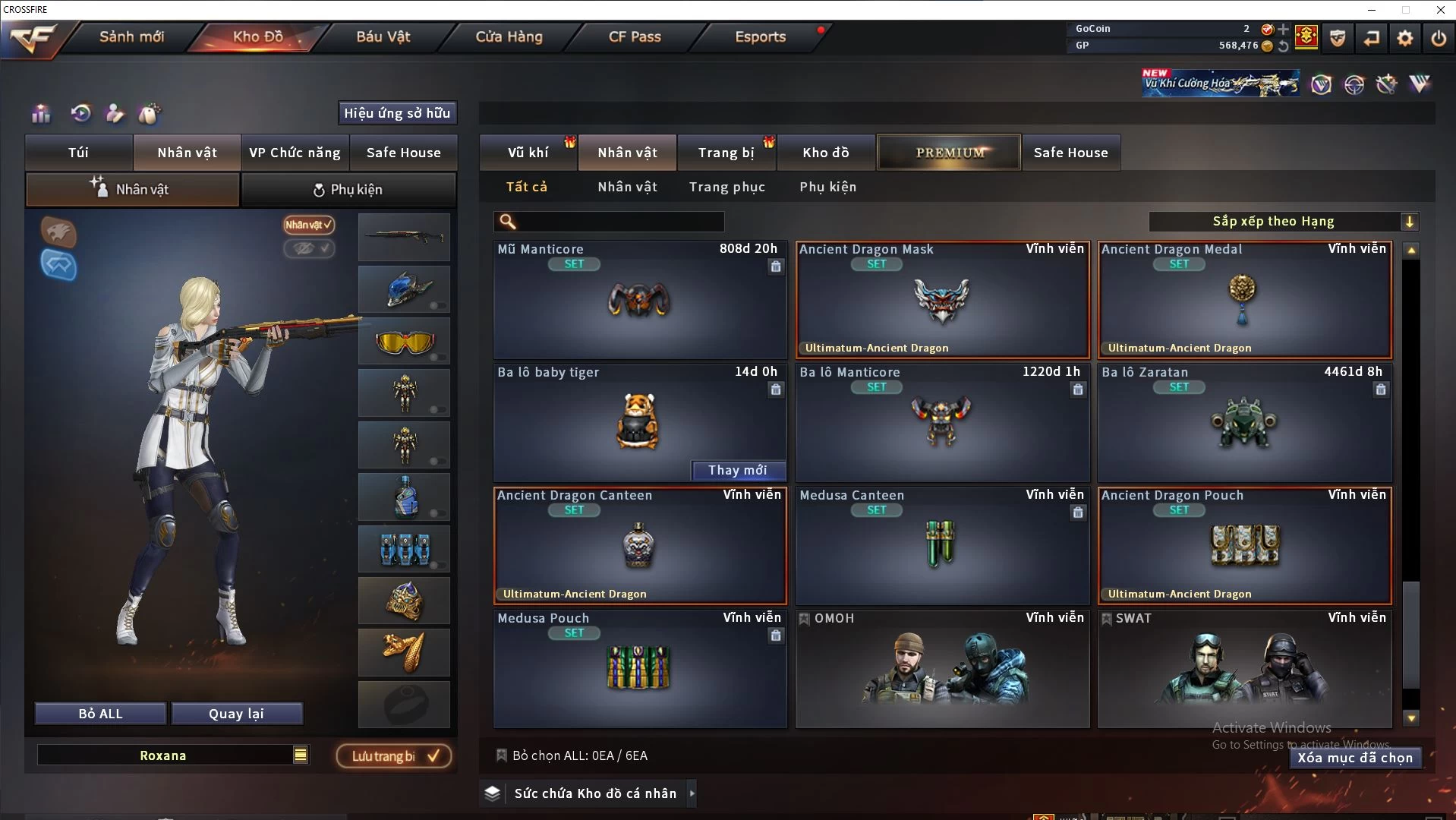This screenshot has height=820, width=1456.
Task: Switch to the Vũ khí tab
Action: coord(528,153)
